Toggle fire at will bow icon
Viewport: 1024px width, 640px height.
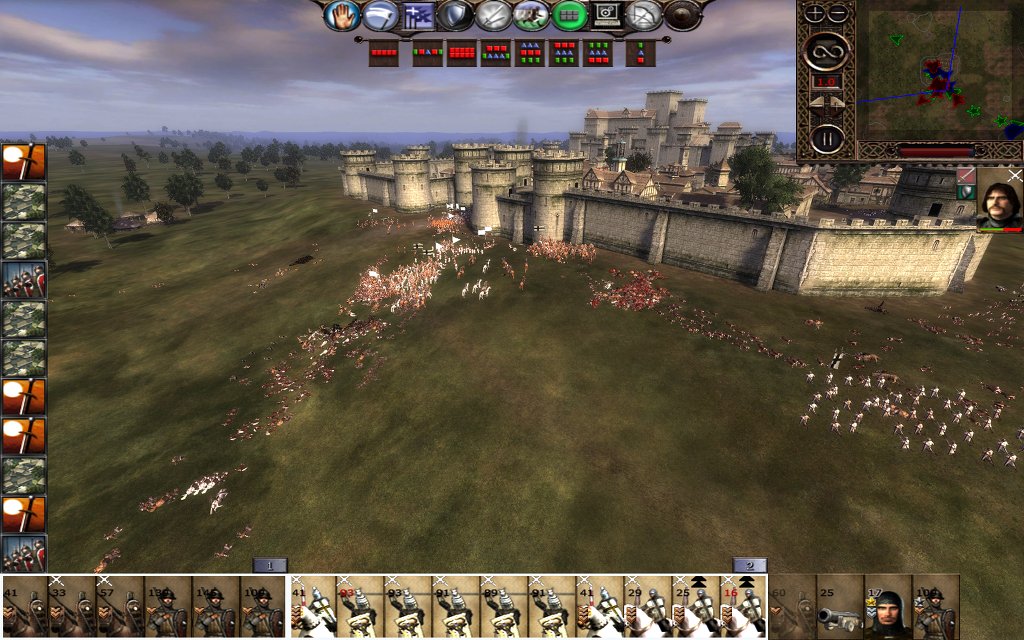click(645, 15)
